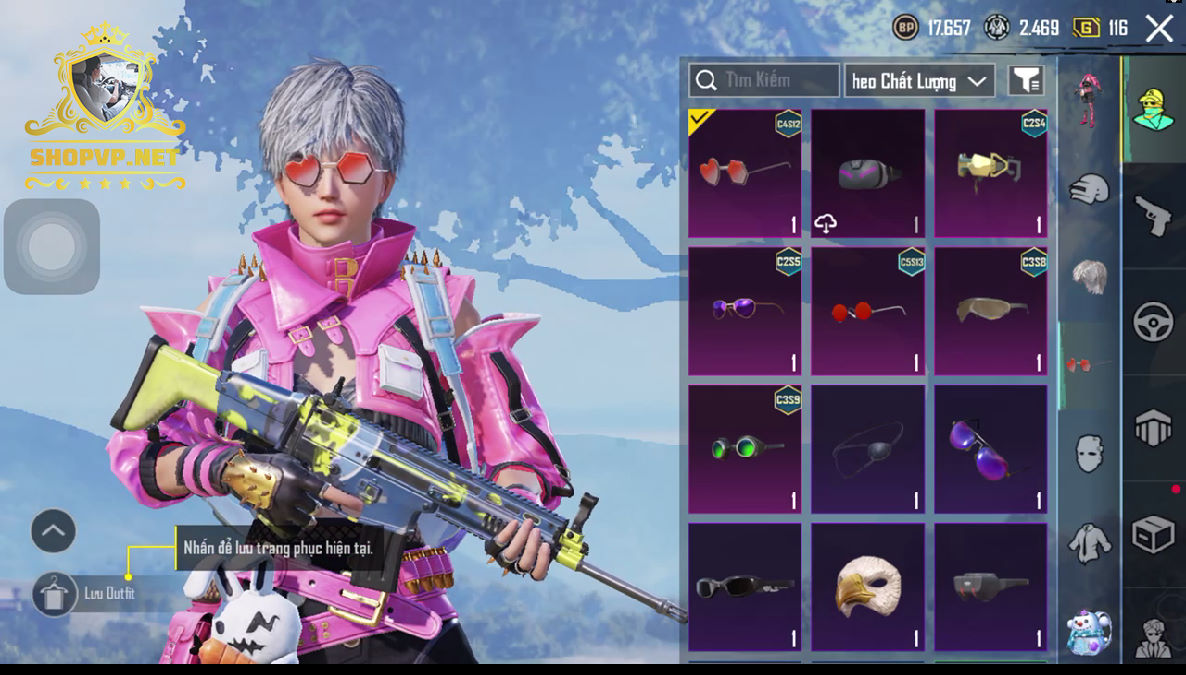Open the face mask category tab
Screen dimensions: 1186x675
coord(1089,453)
